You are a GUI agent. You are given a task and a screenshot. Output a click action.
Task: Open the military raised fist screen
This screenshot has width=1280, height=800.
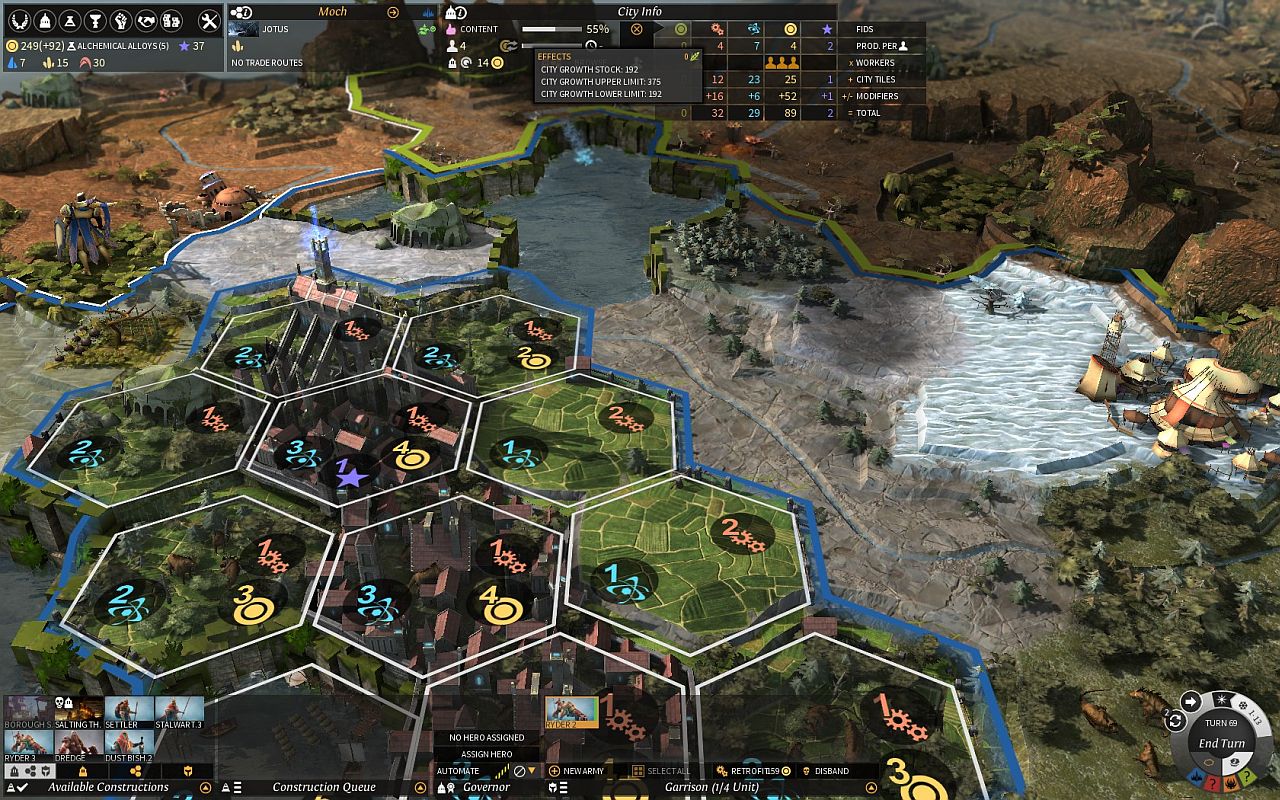coord(121,20)
